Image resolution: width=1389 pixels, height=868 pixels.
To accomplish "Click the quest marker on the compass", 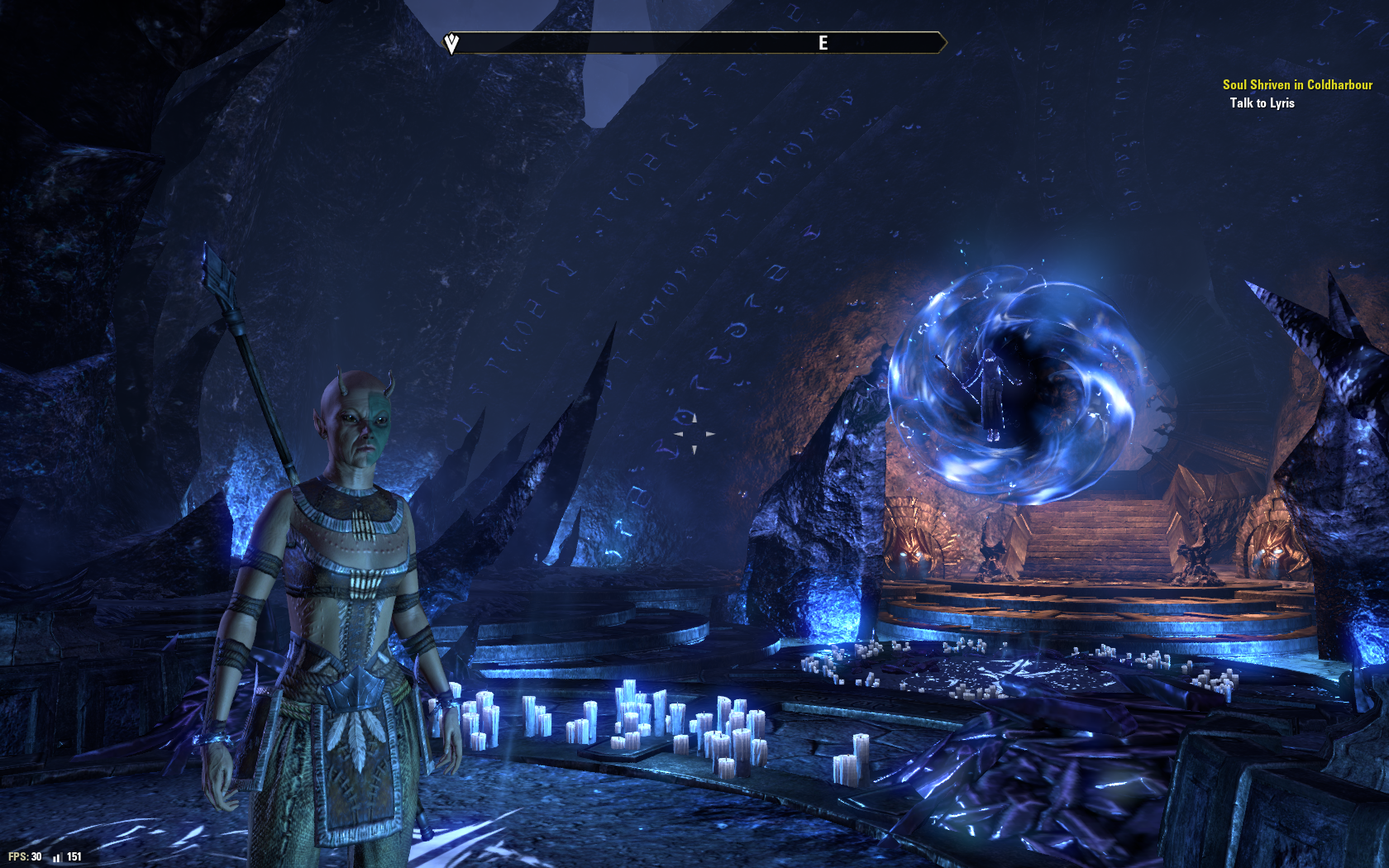I will click(x=451, y=43).
